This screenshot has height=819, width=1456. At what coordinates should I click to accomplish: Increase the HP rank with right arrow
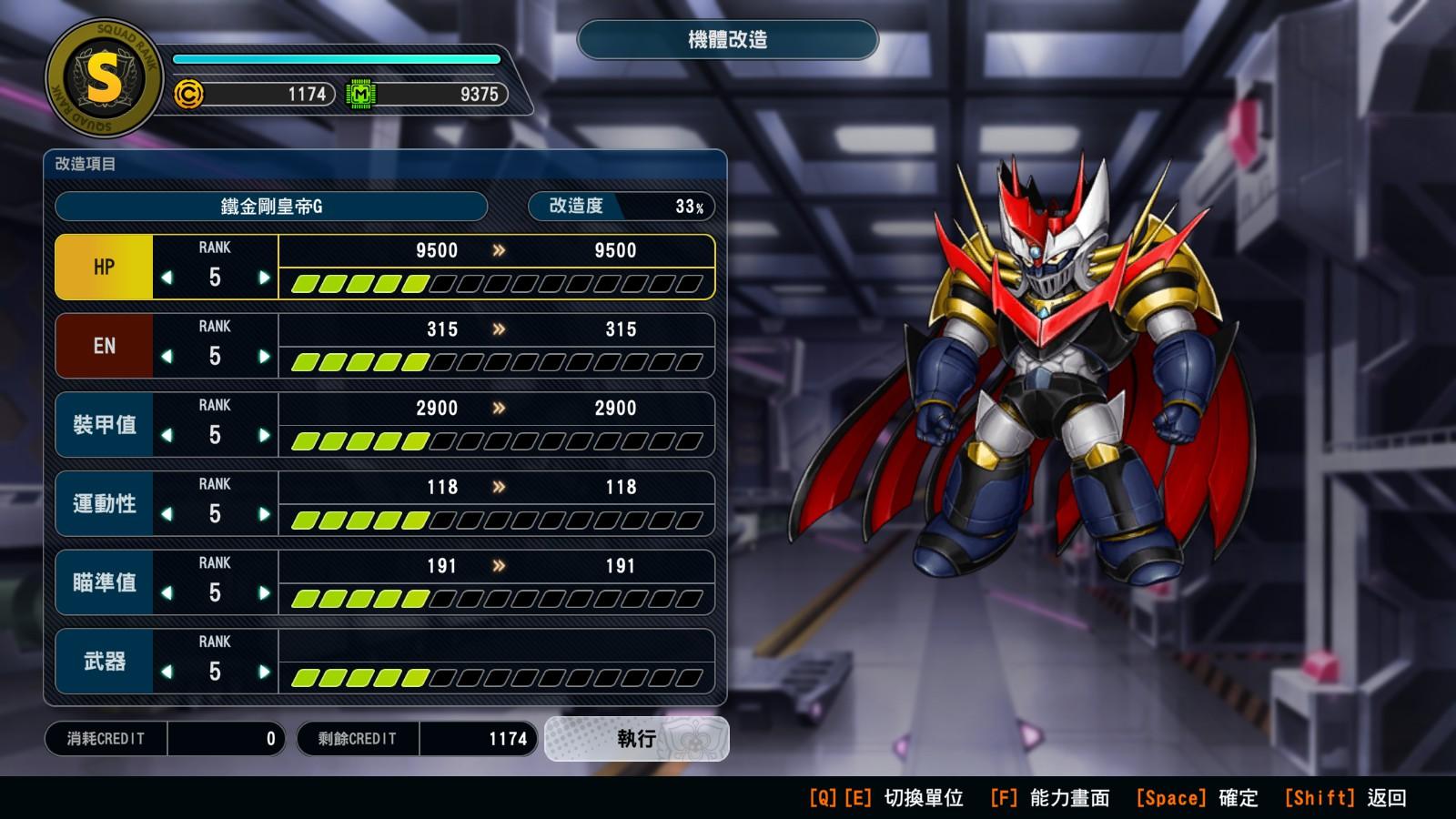(264, 278)
